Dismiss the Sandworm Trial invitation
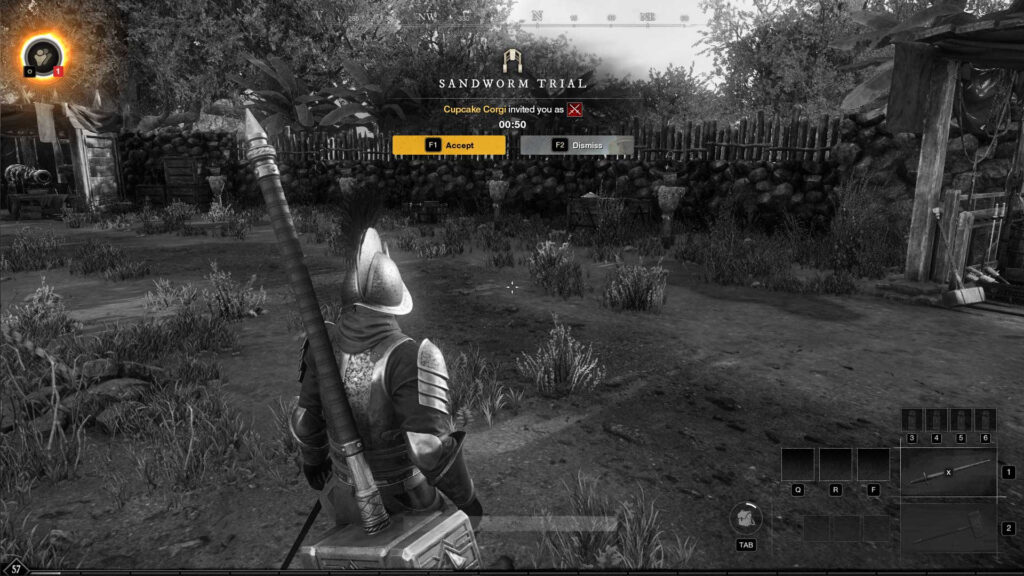The image size is (1024, 576). coord(577,145)
